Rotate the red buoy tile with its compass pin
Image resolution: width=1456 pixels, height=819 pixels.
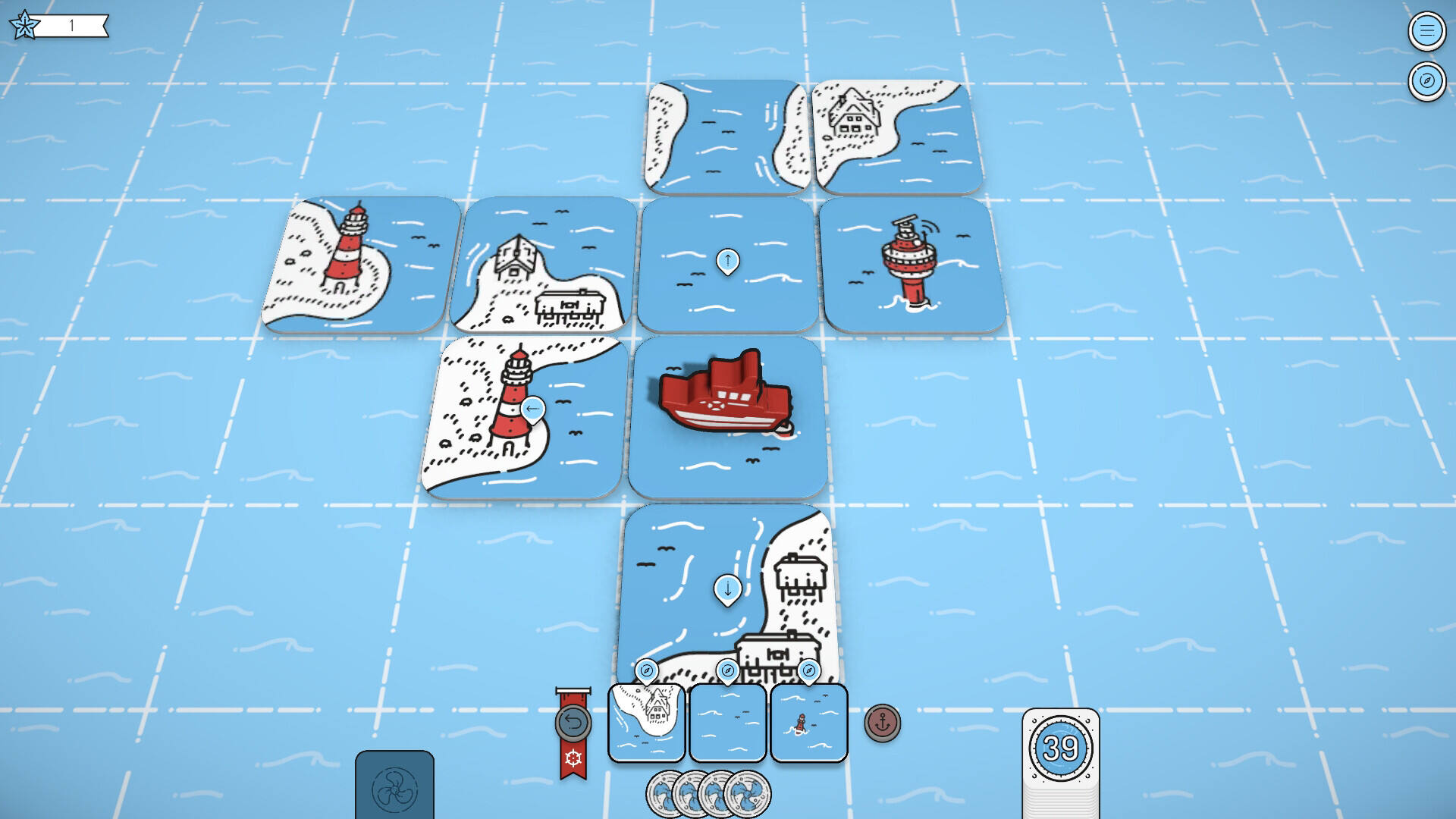point(808,671)
